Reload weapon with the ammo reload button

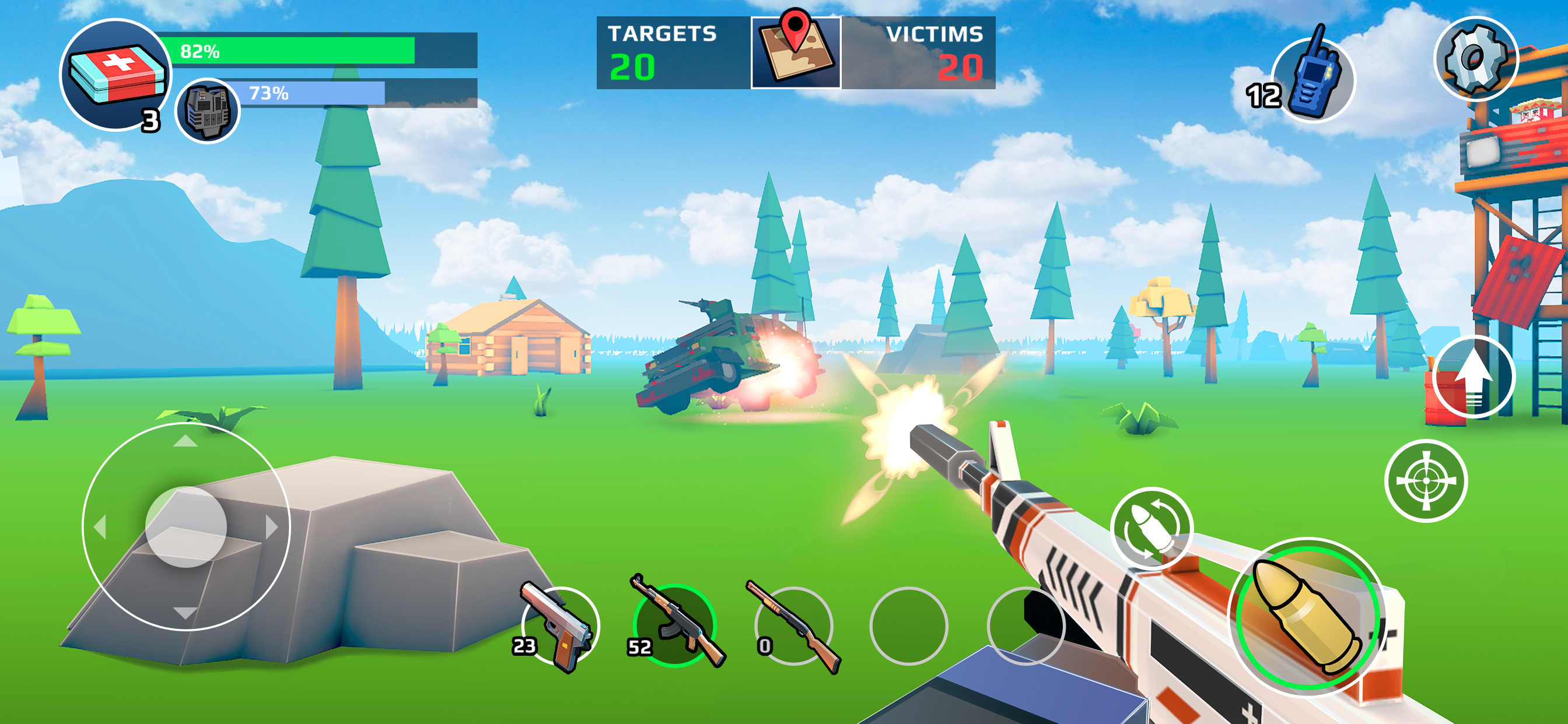coord(1150,528)
